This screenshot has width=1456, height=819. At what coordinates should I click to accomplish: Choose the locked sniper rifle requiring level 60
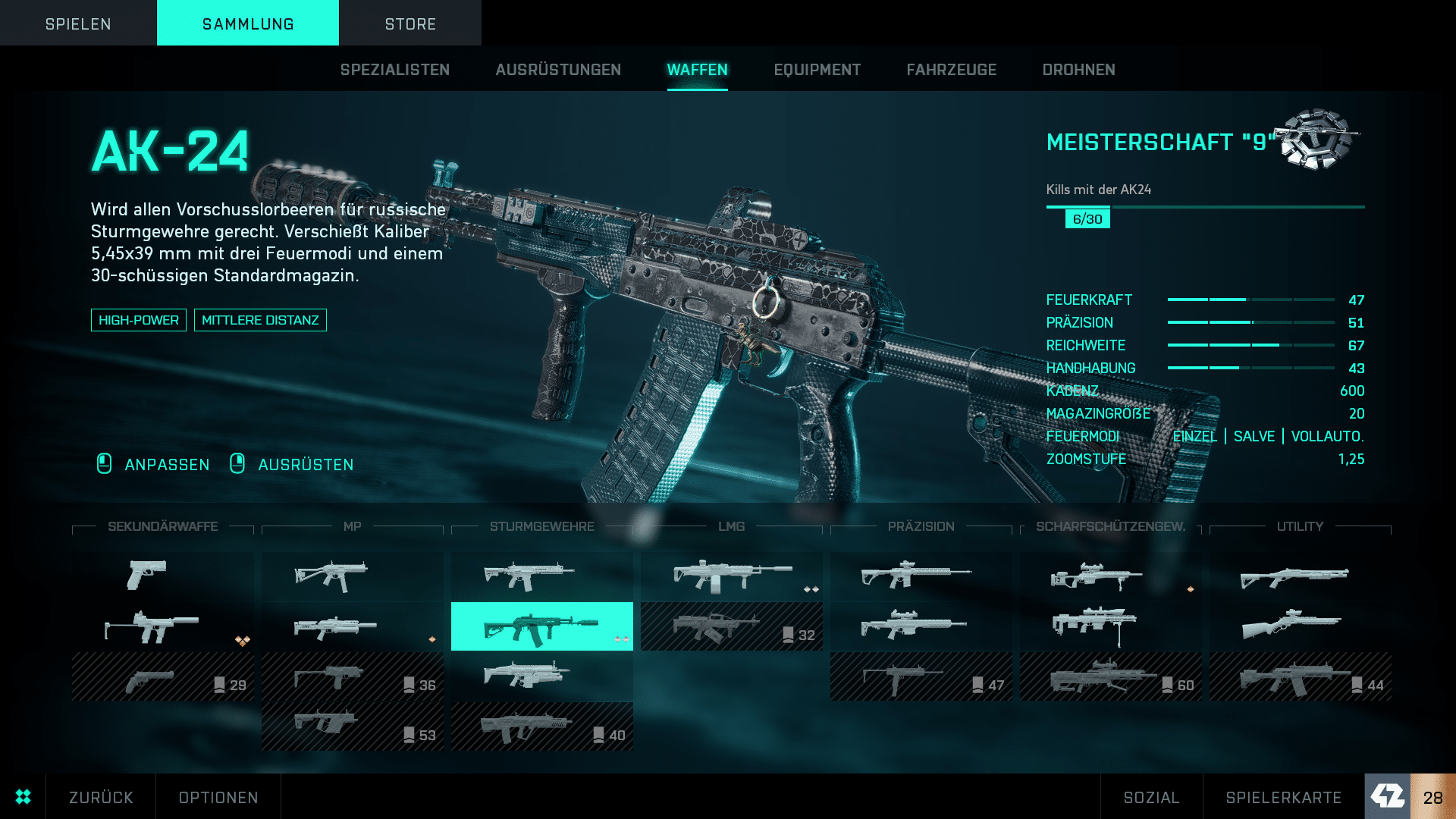tap(1110, 676)
